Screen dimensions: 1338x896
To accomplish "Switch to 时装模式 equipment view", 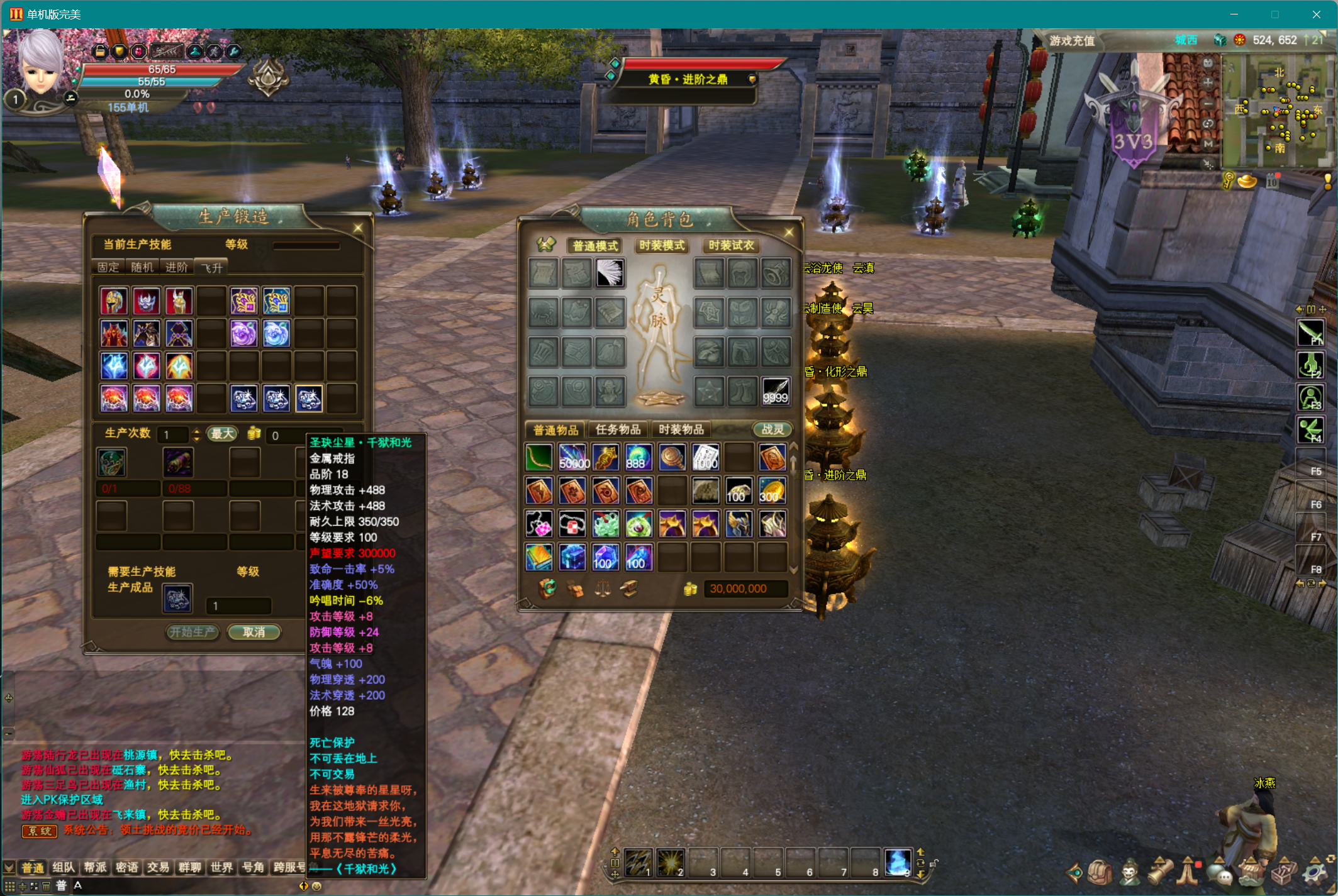I will pos(662,245).
